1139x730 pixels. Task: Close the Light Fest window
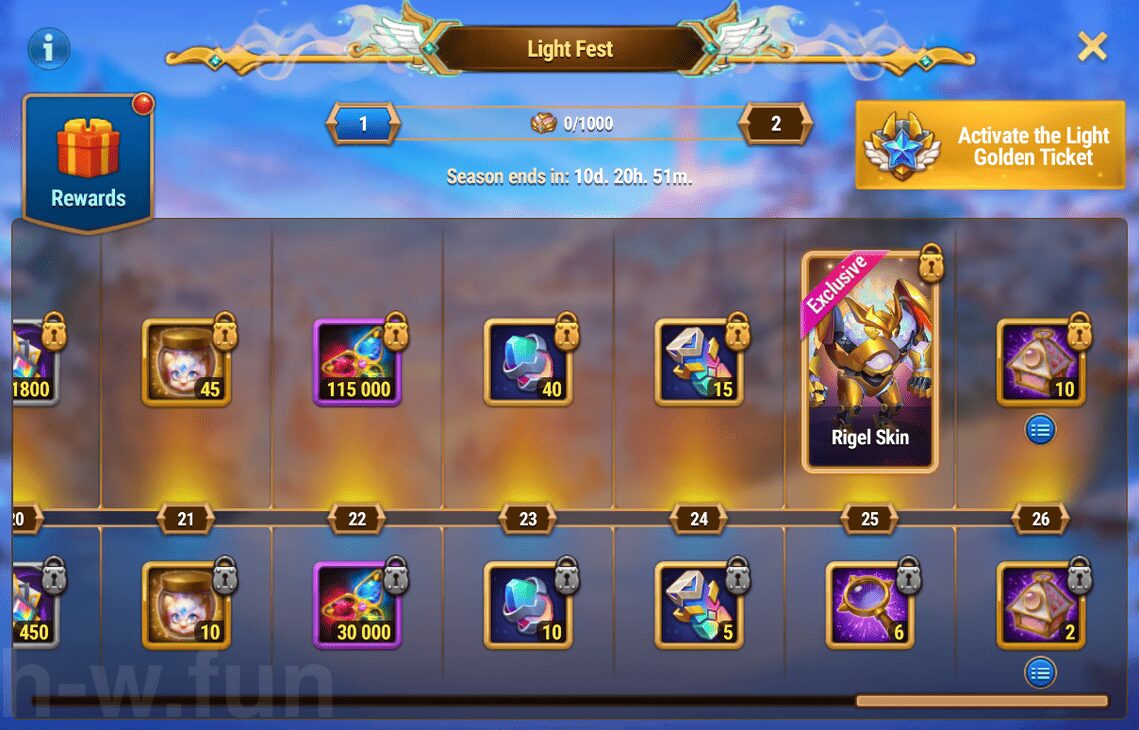1092,46
